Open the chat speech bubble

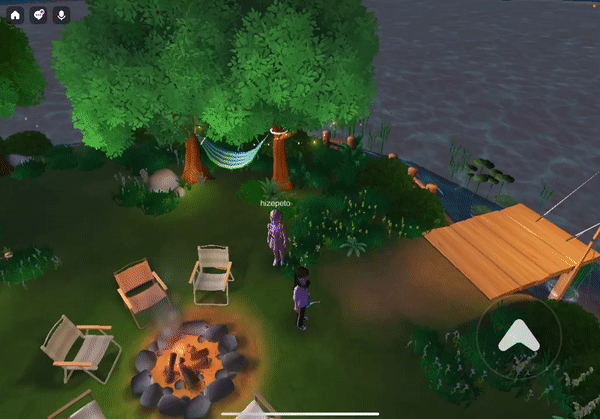click(38, 15)
